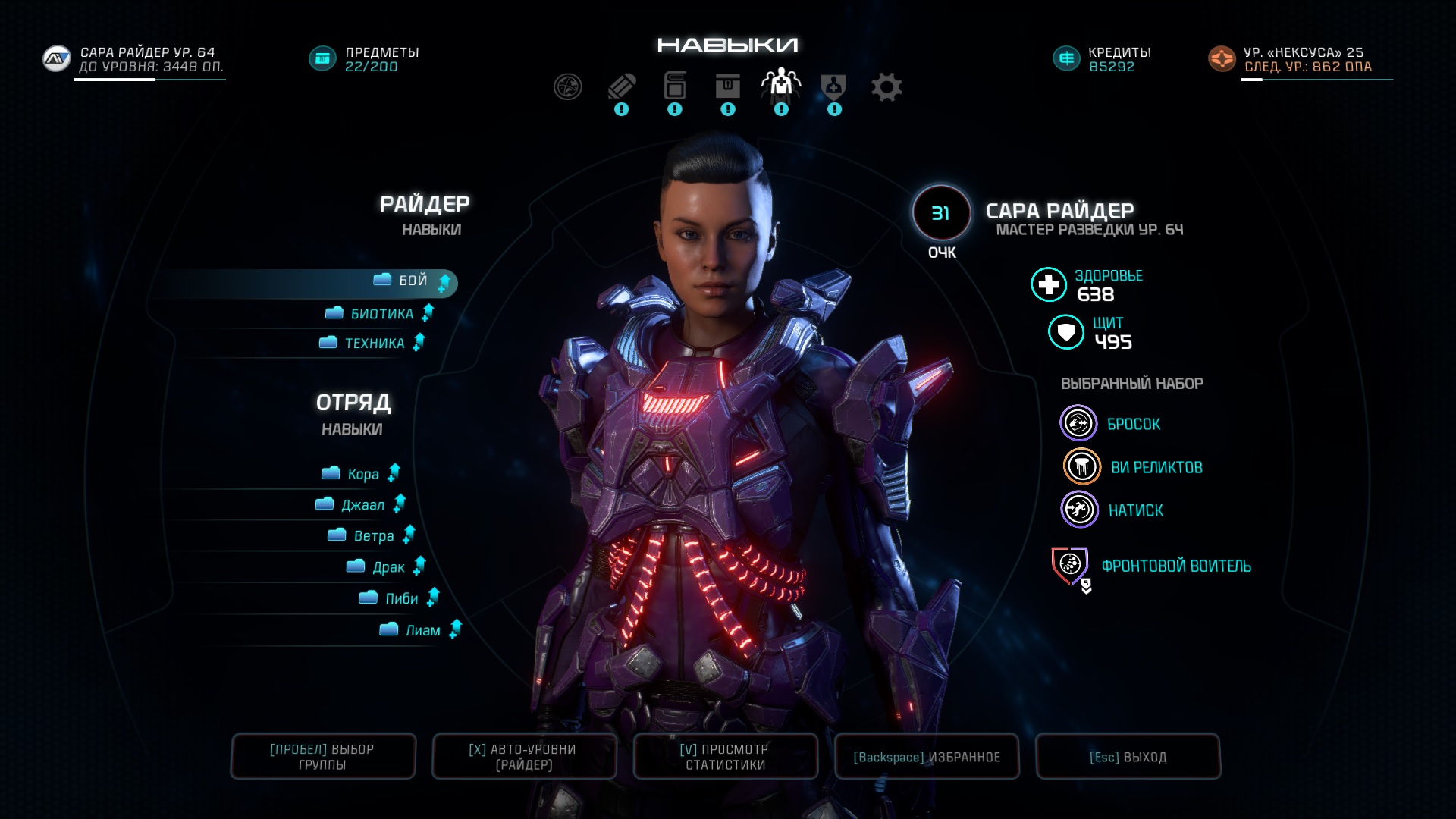Activate АВТО-УРОВНИ (РАЙДЕР) button
Image resolution: width=1456 pixels, height=819 pixels.
pyautogui.click(x=523, y=757)
